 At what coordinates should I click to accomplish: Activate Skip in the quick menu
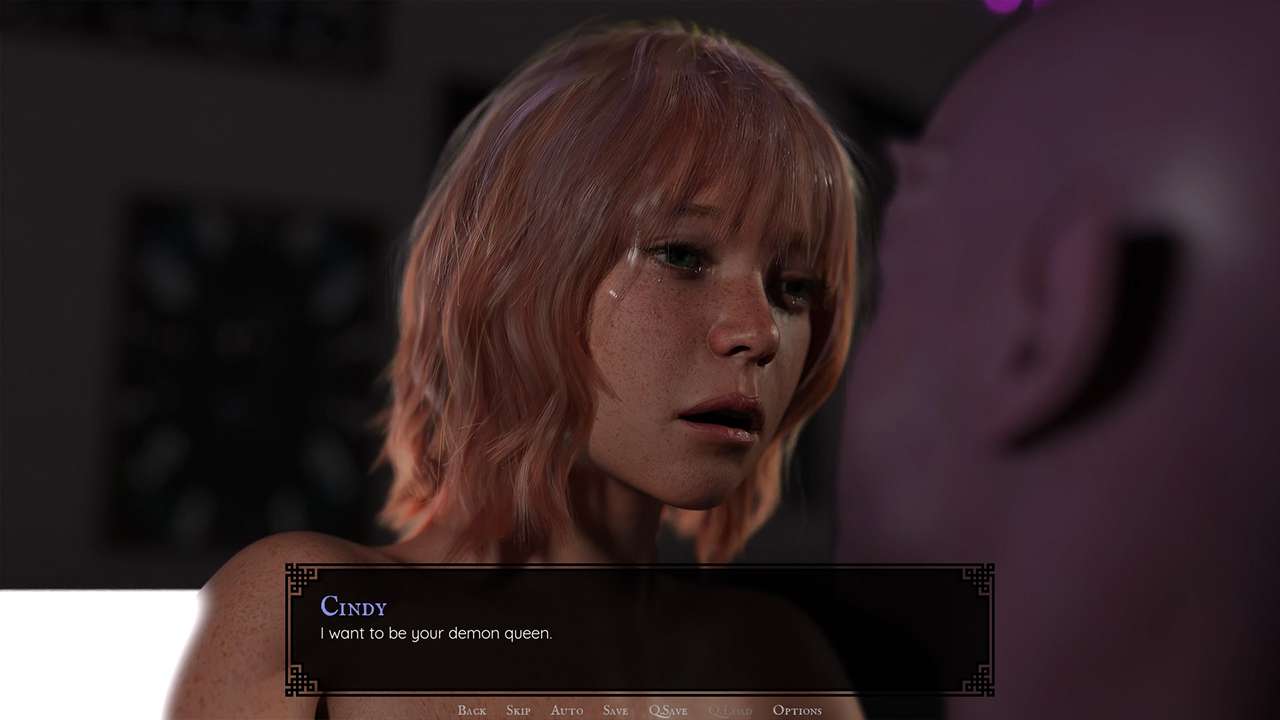tap(518, 710)
